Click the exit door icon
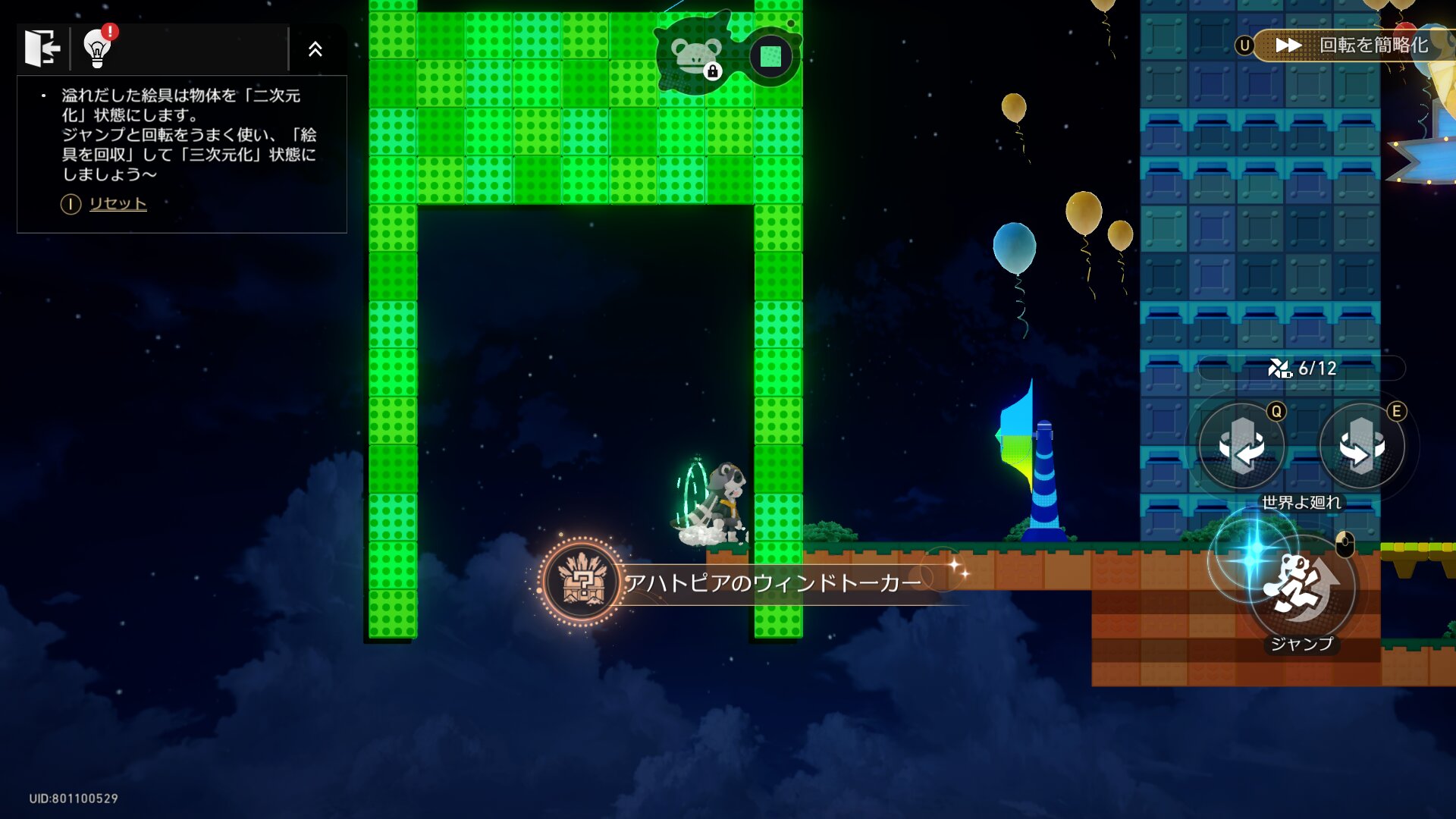The width and height of the screenshot is (1456, 819). (42, 49)
